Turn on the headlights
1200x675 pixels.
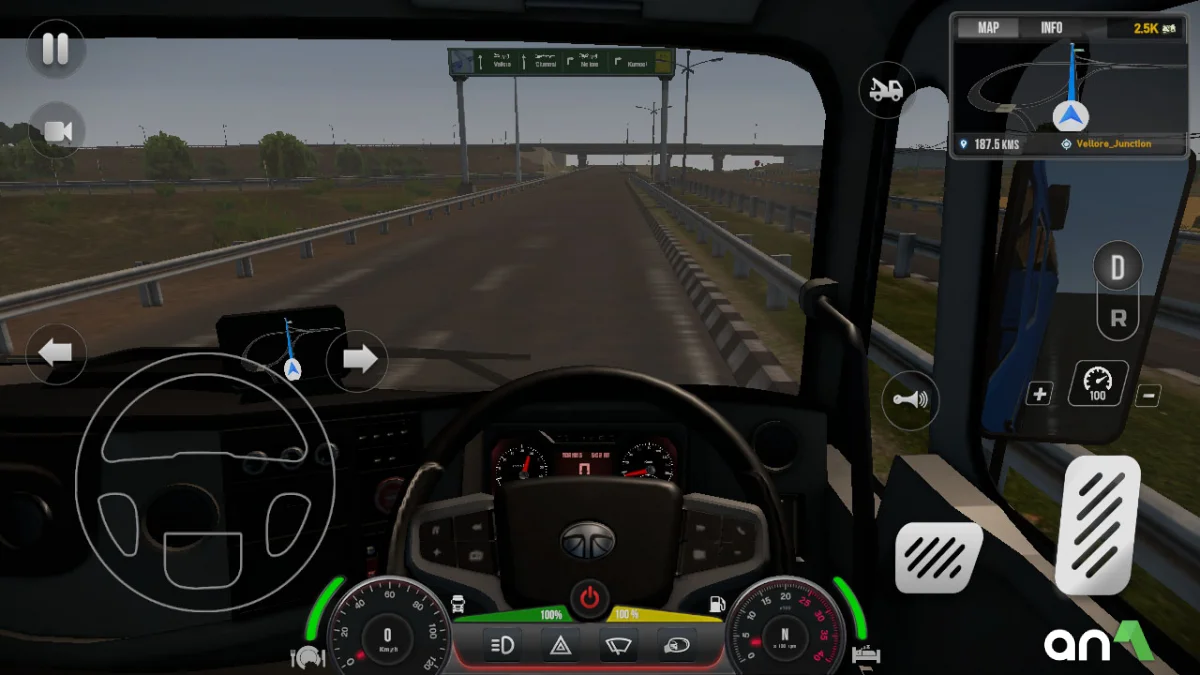[501, 645]
